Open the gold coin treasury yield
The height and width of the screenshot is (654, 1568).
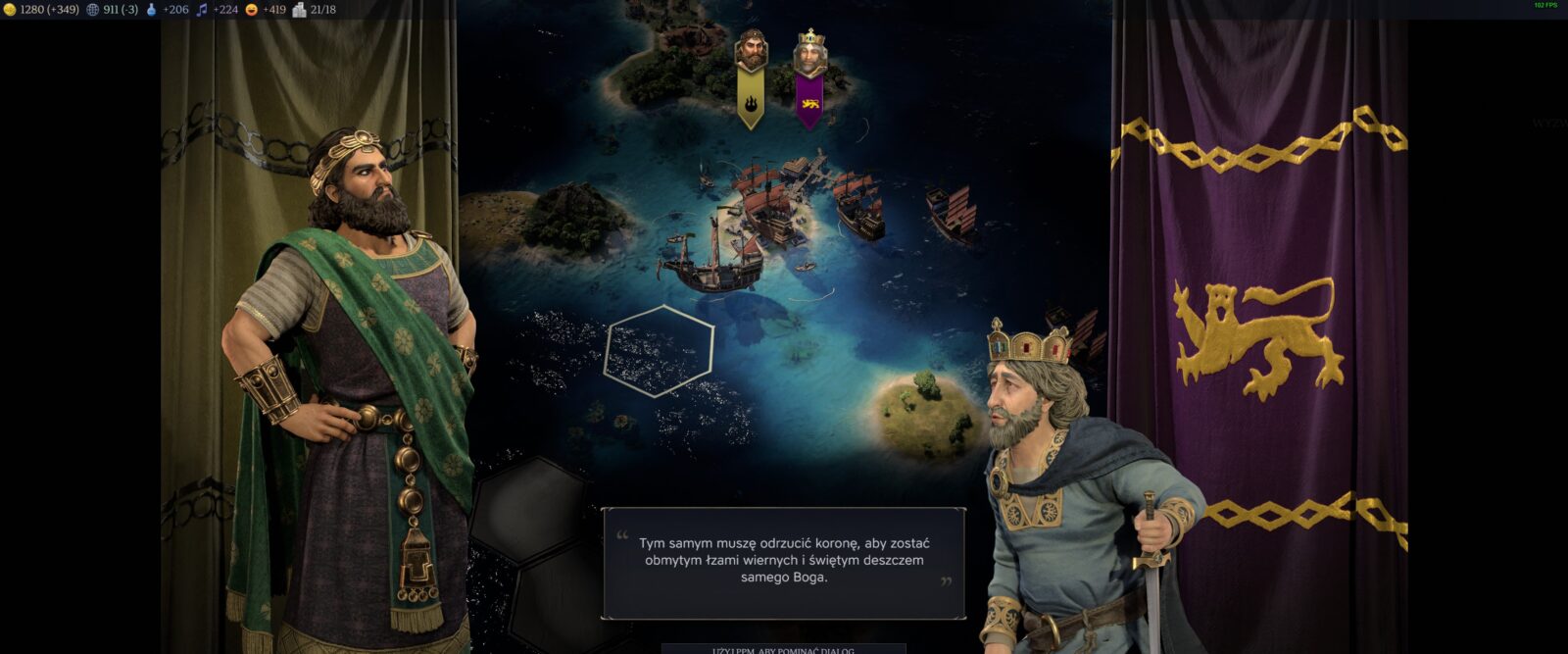[10, 10]
